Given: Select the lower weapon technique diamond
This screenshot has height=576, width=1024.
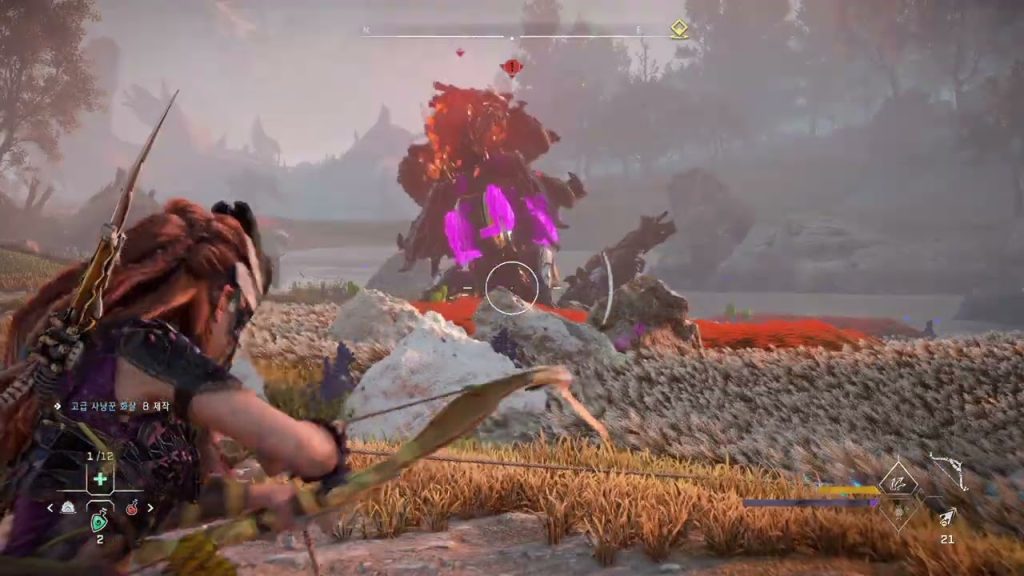Looking at the screenshot, I should (899, 512).
